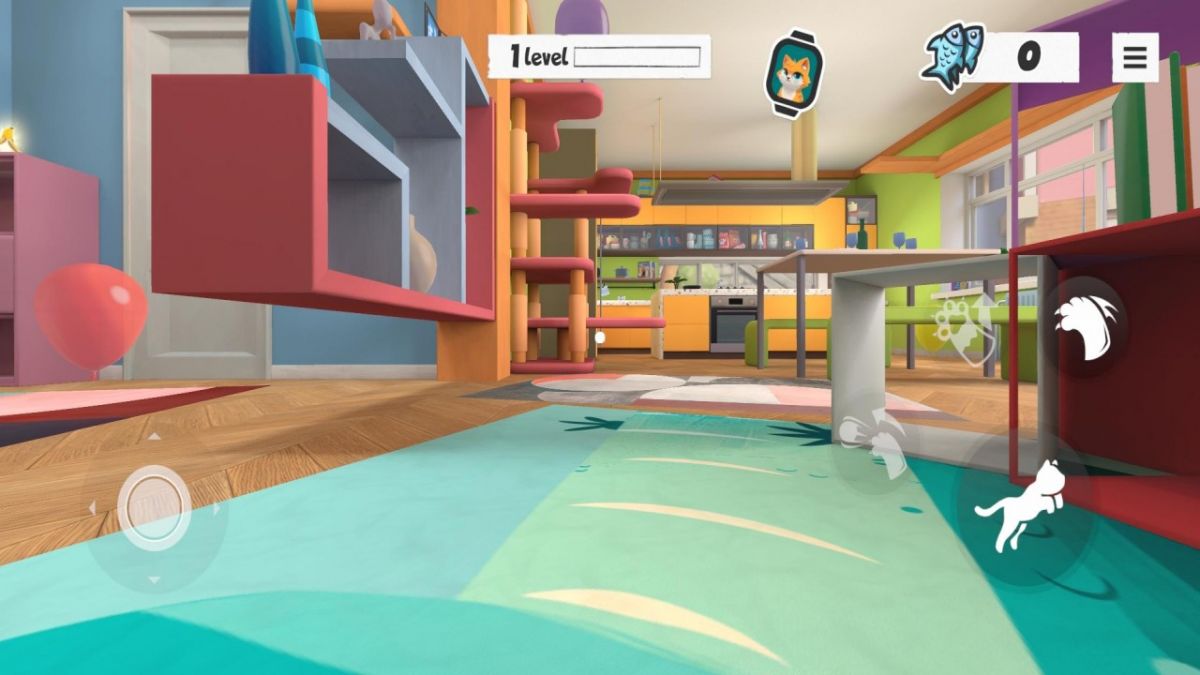Use the claw scratch attack button

click(x=1085, y=323)
